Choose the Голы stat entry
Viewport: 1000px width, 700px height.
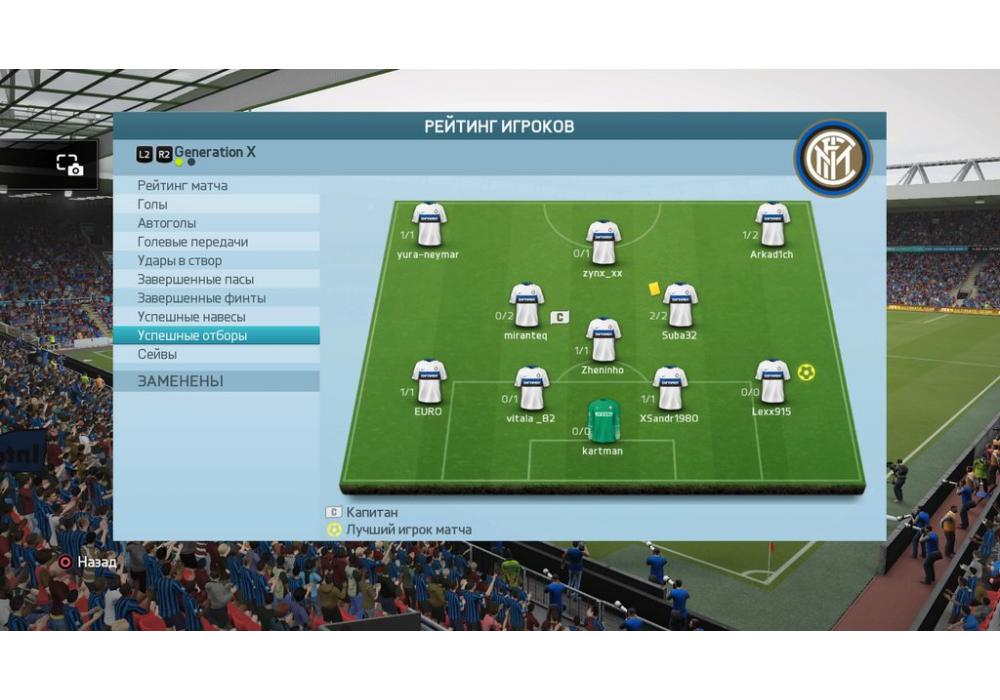pos(216,204)
